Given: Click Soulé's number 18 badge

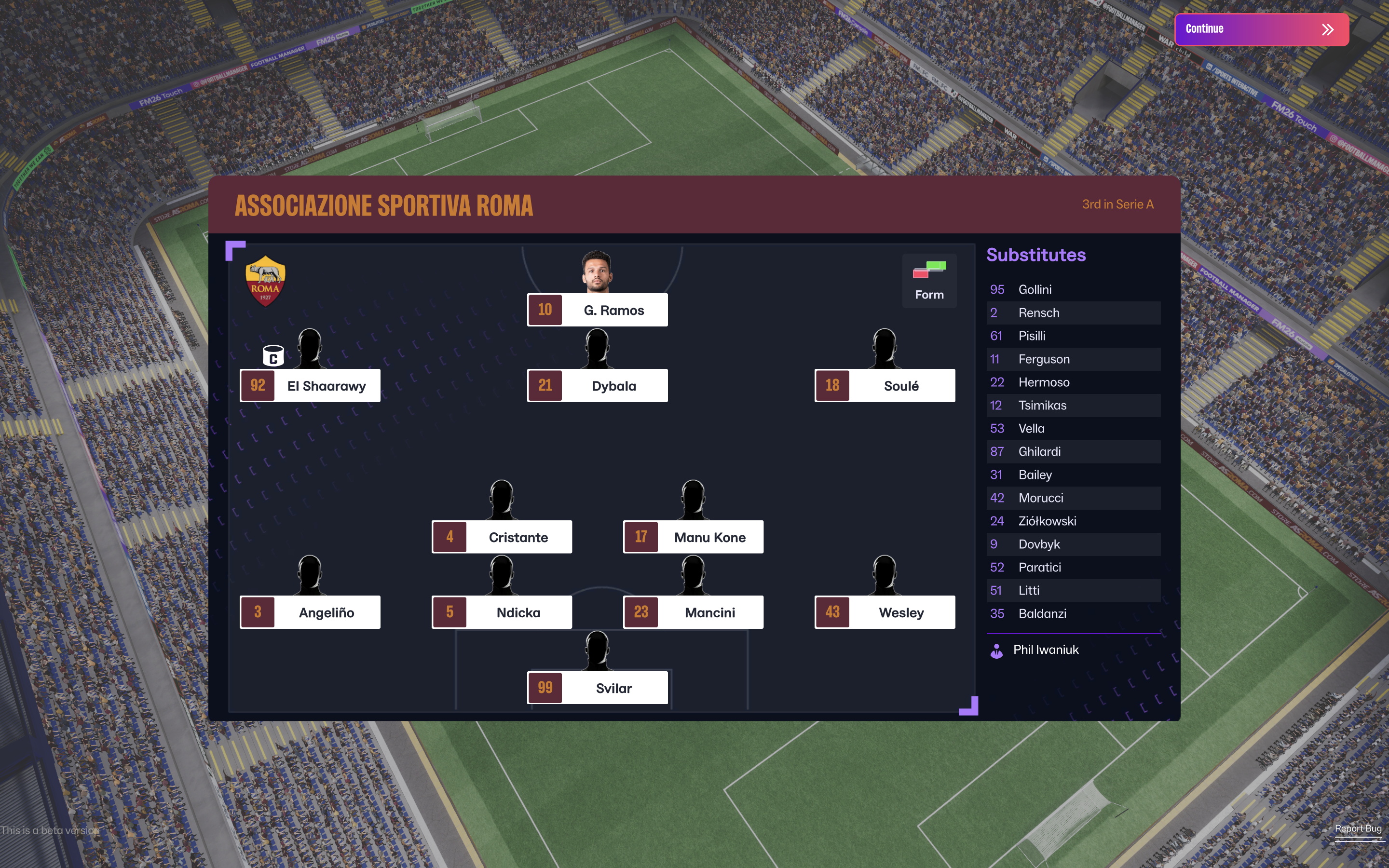Looking at the screenshot, I should [832, 385].
